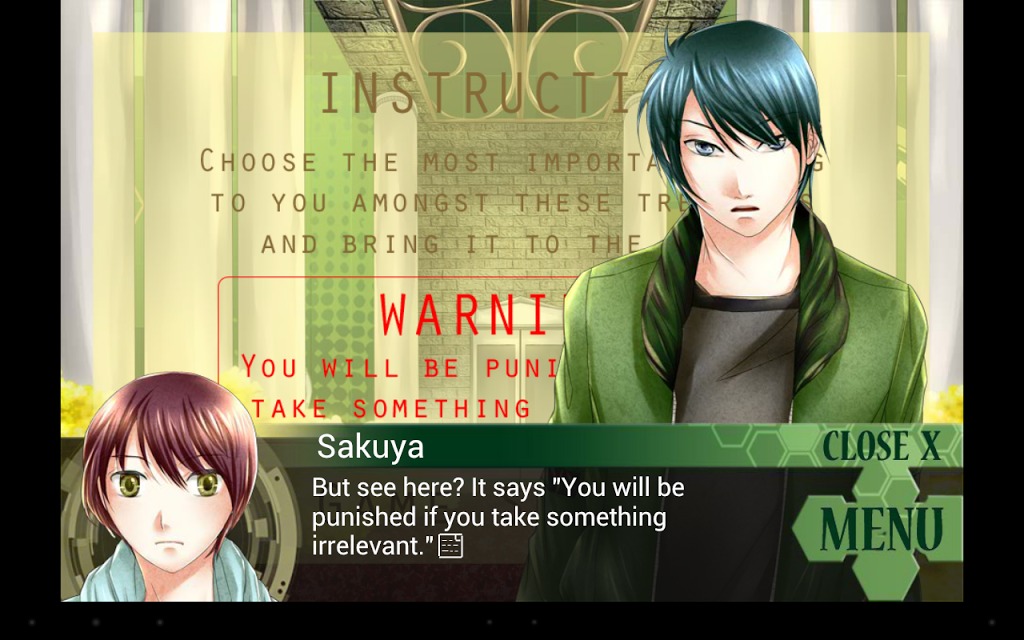
Task: Open the green MENU button
Action: pos(881,529)
